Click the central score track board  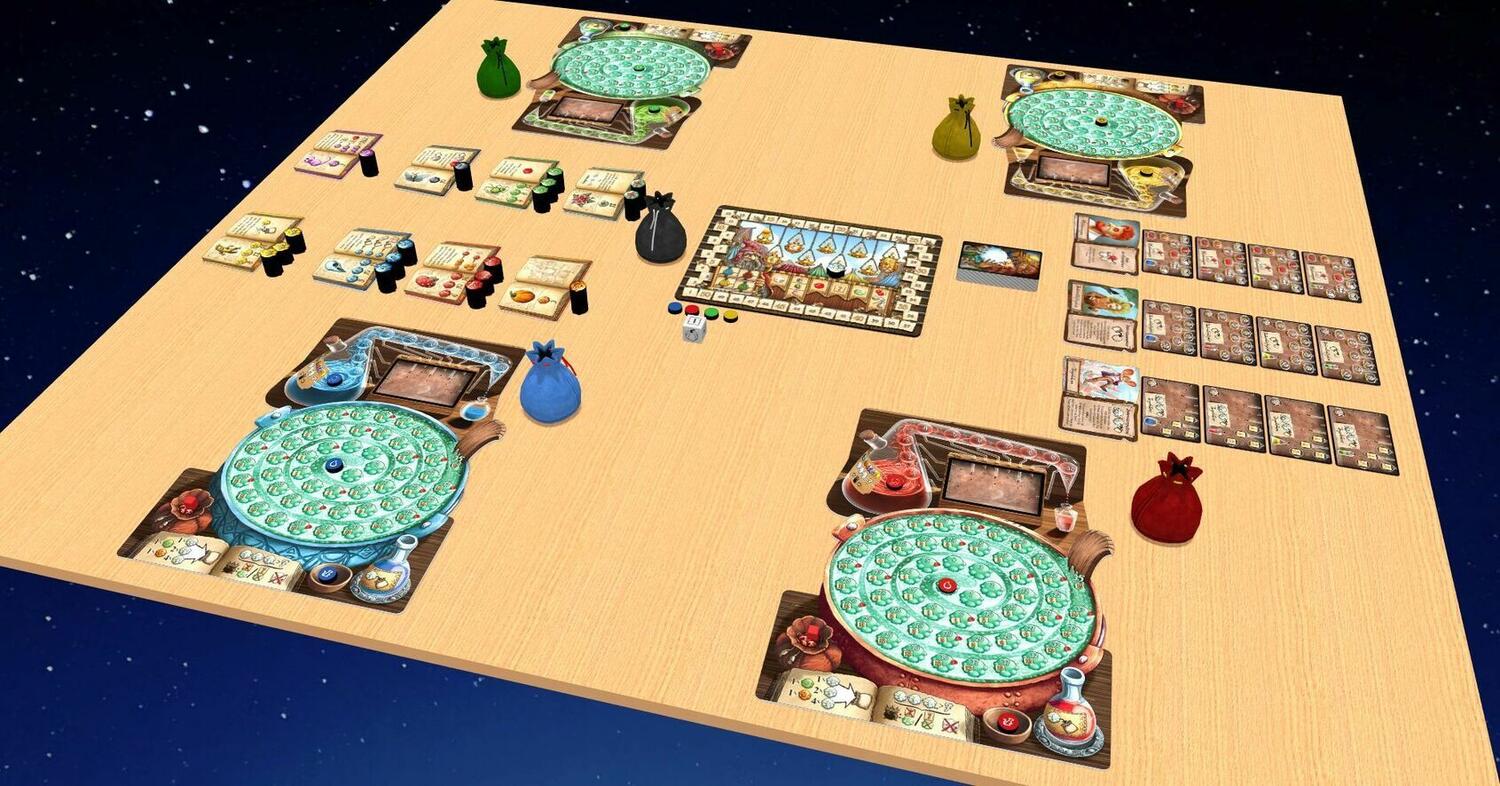pyautogui.click(x=811, y=267)
